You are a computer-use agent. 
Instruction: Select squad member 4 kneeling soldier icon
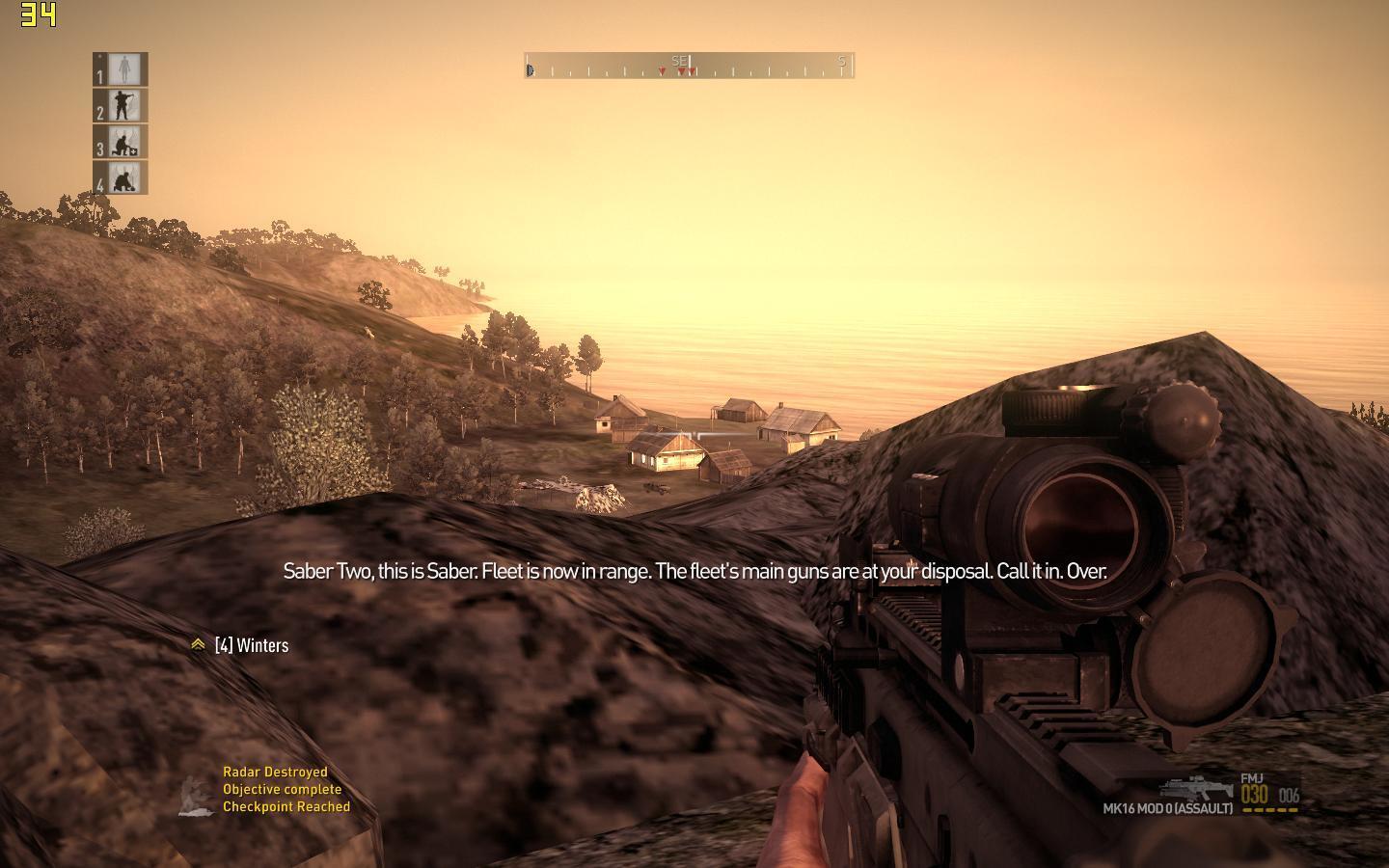coord(123,178)
